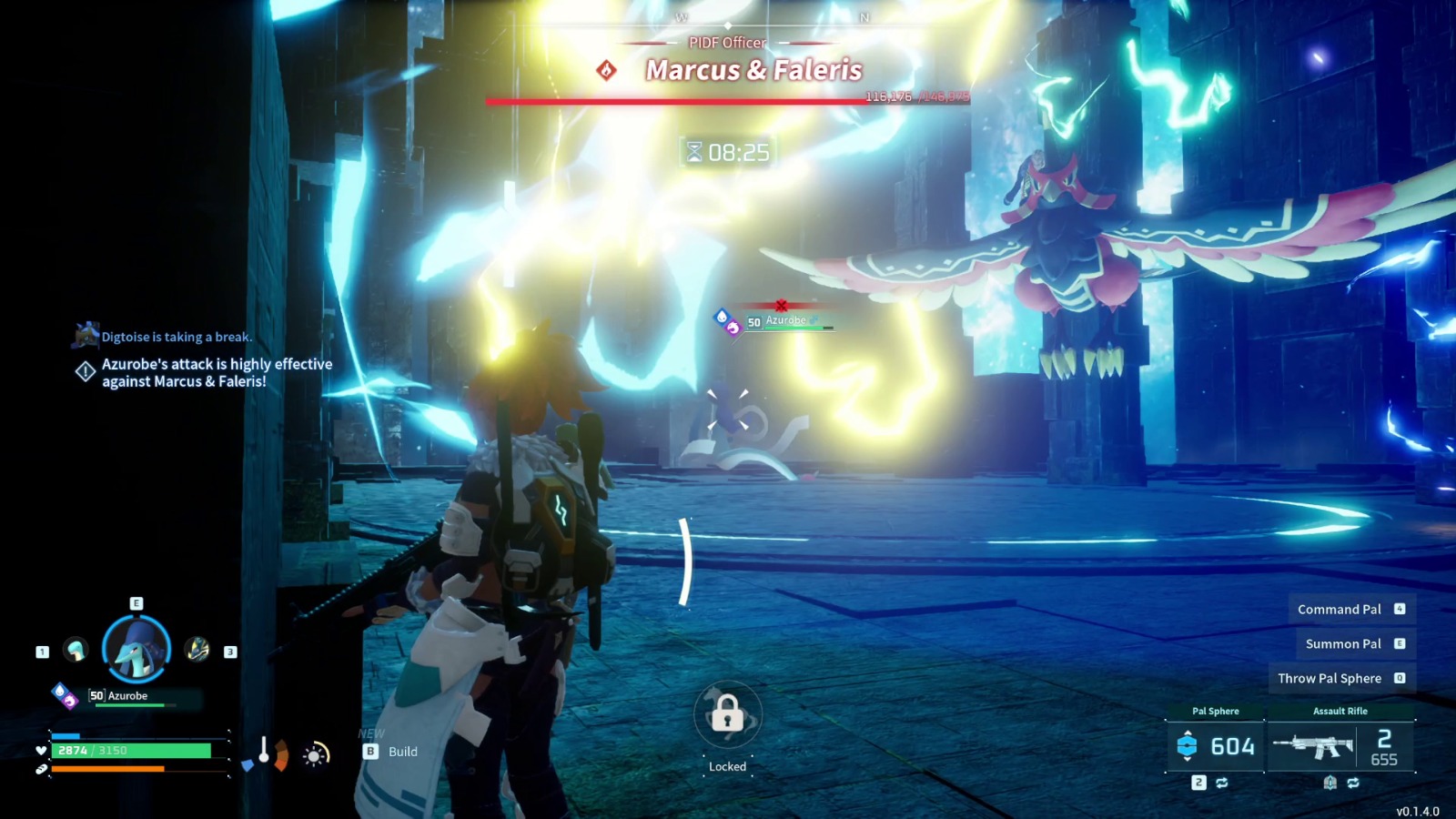
Task: Switch to the yellow-and-blue pal right of Azurobe
Action: click(x=197, y=650)
